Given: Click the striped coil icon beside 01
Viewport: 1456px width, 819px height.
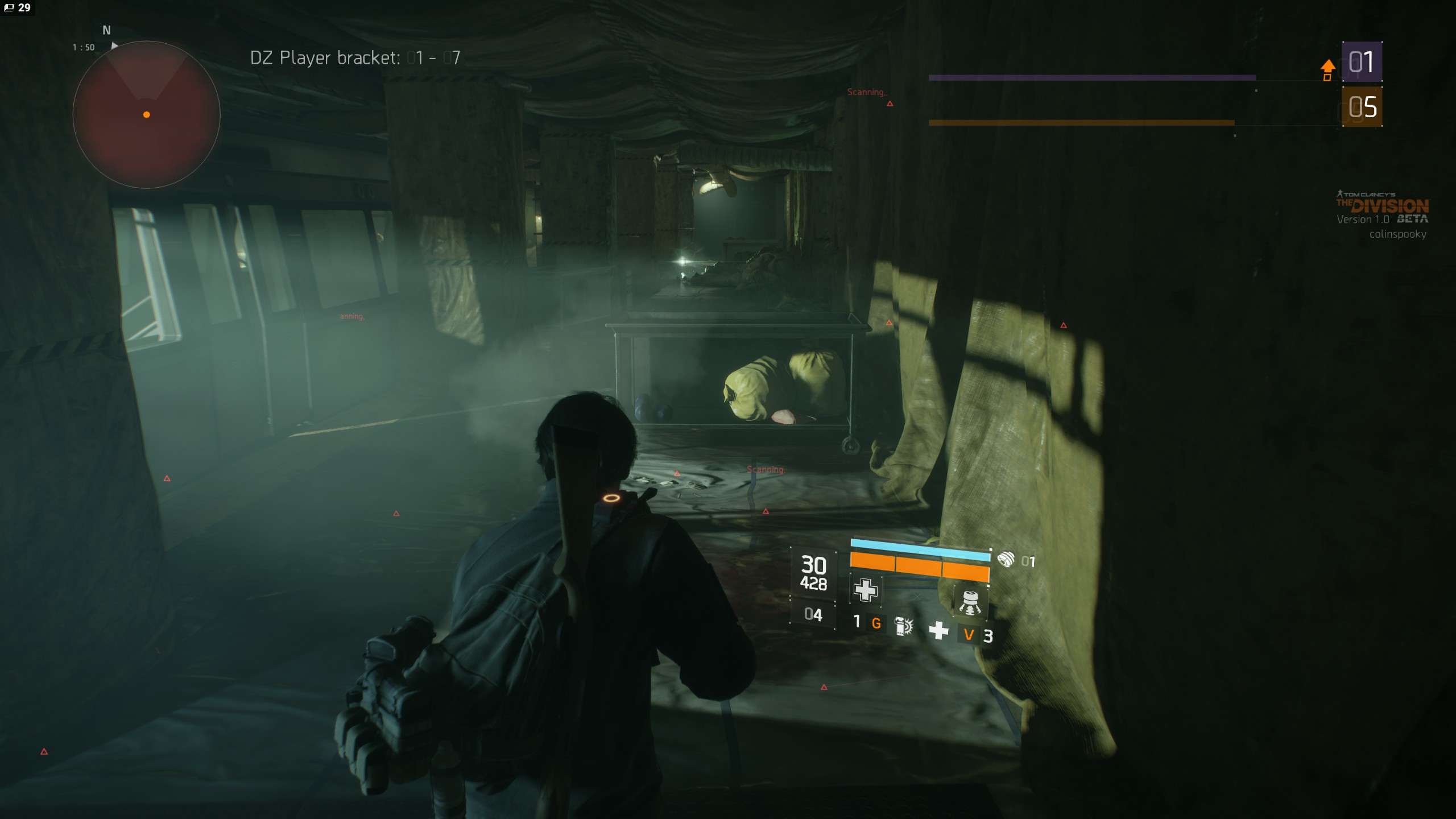Looking at the screenshot, I should coord(1006,560).
